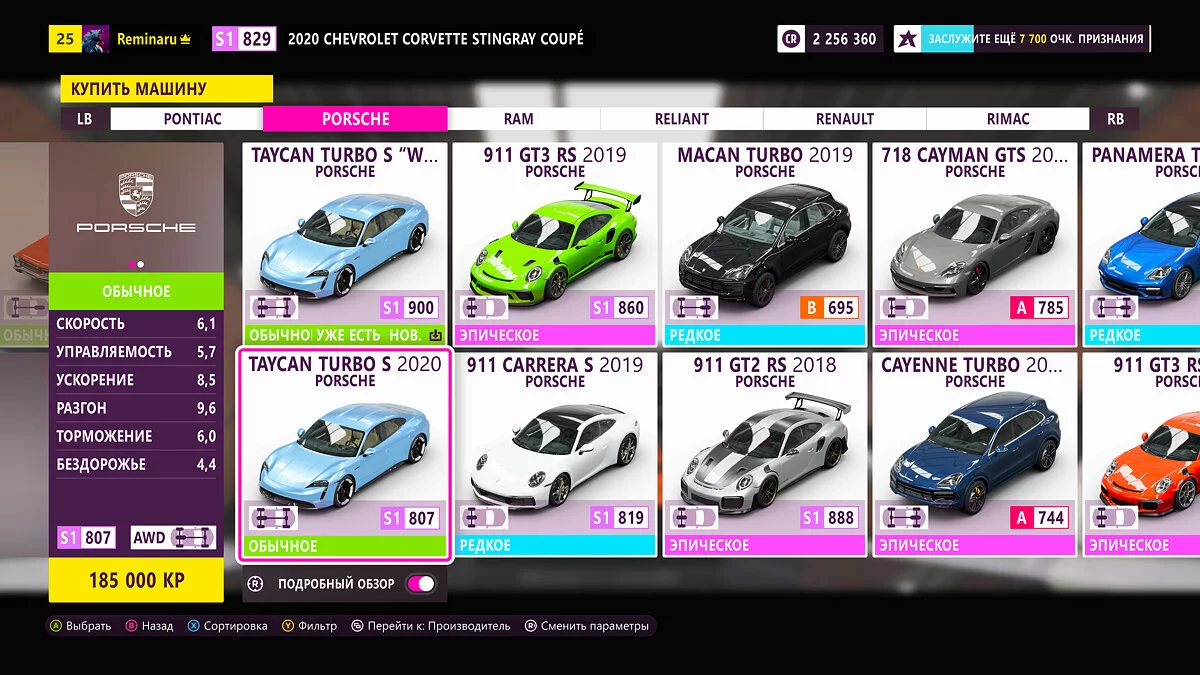Open the RAM manufacturer tab
The width and height of the screenshot is (1200, 675).
[x=518, y=119]
